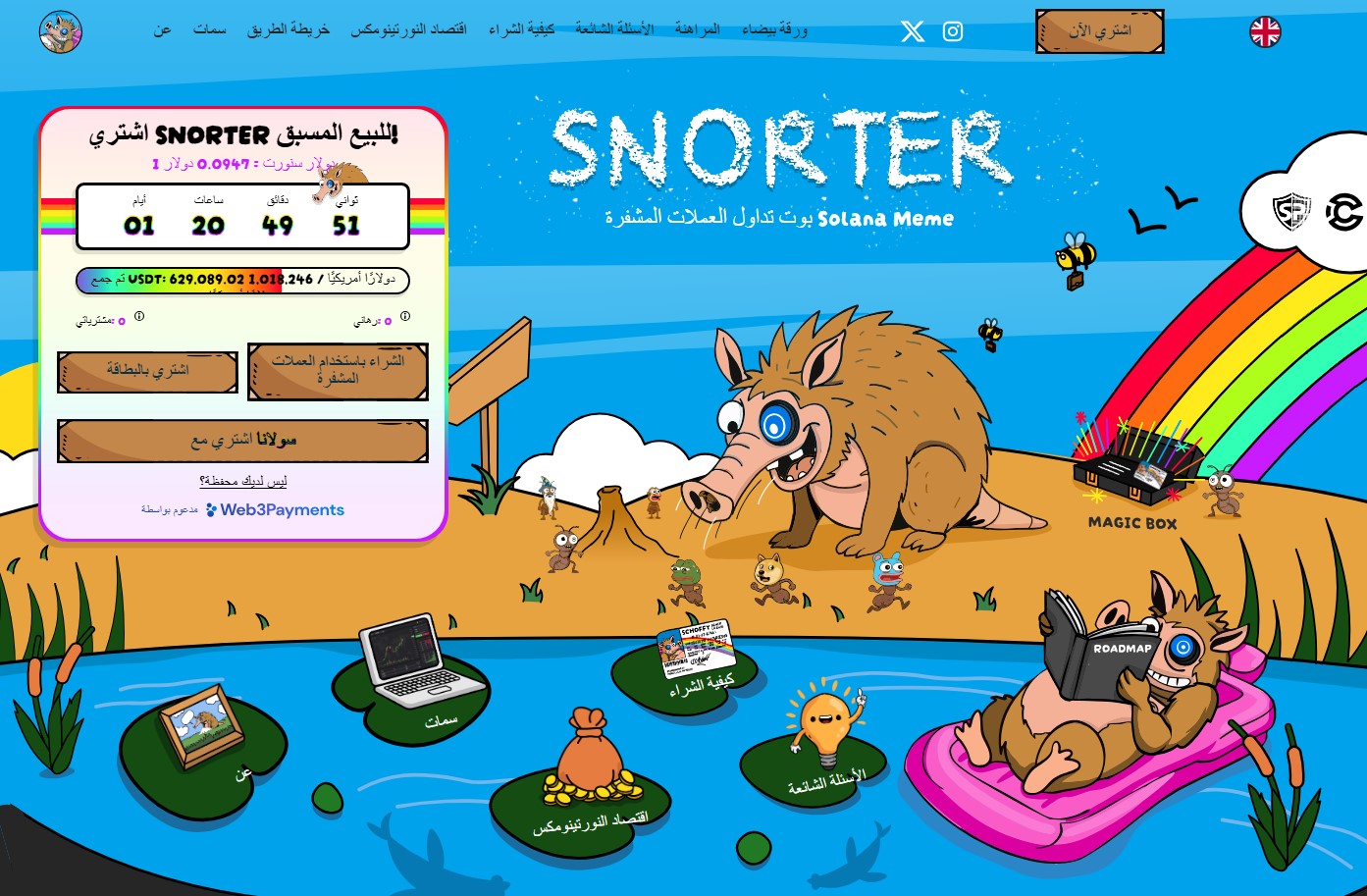
Task: Click the info icon beside رهاني
Action: 404,316
